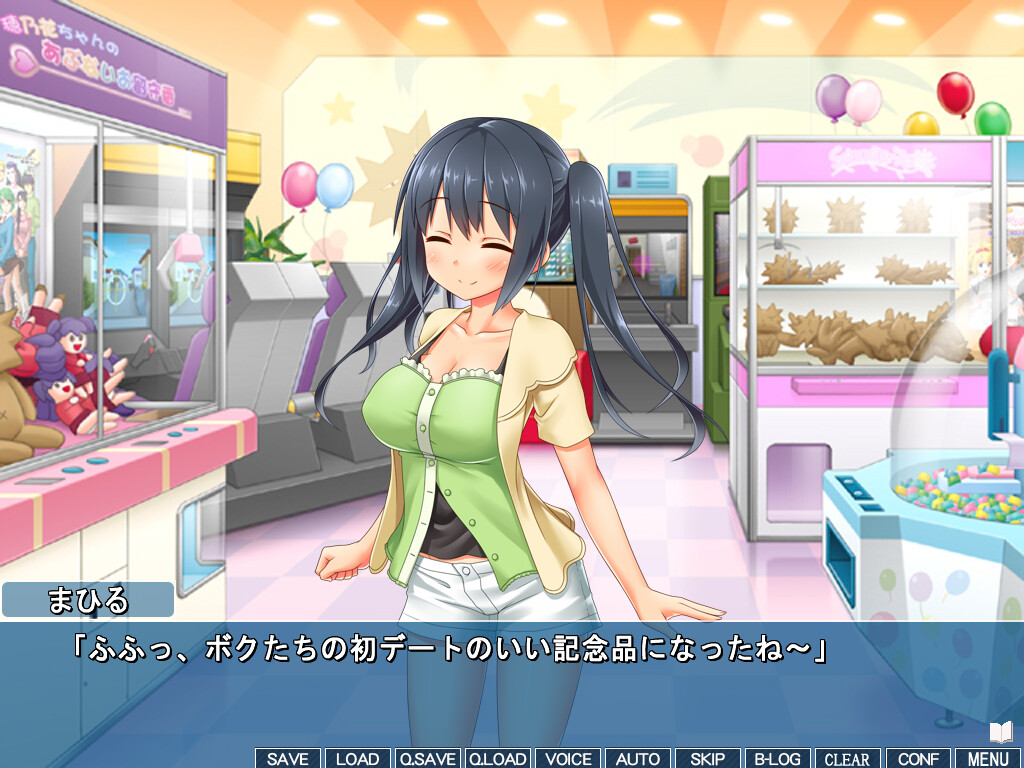The width and height of the screenshot is (1024, 768).
Task: Click the SAVE button
Action: pyautogui.click(x=288, y=759)
